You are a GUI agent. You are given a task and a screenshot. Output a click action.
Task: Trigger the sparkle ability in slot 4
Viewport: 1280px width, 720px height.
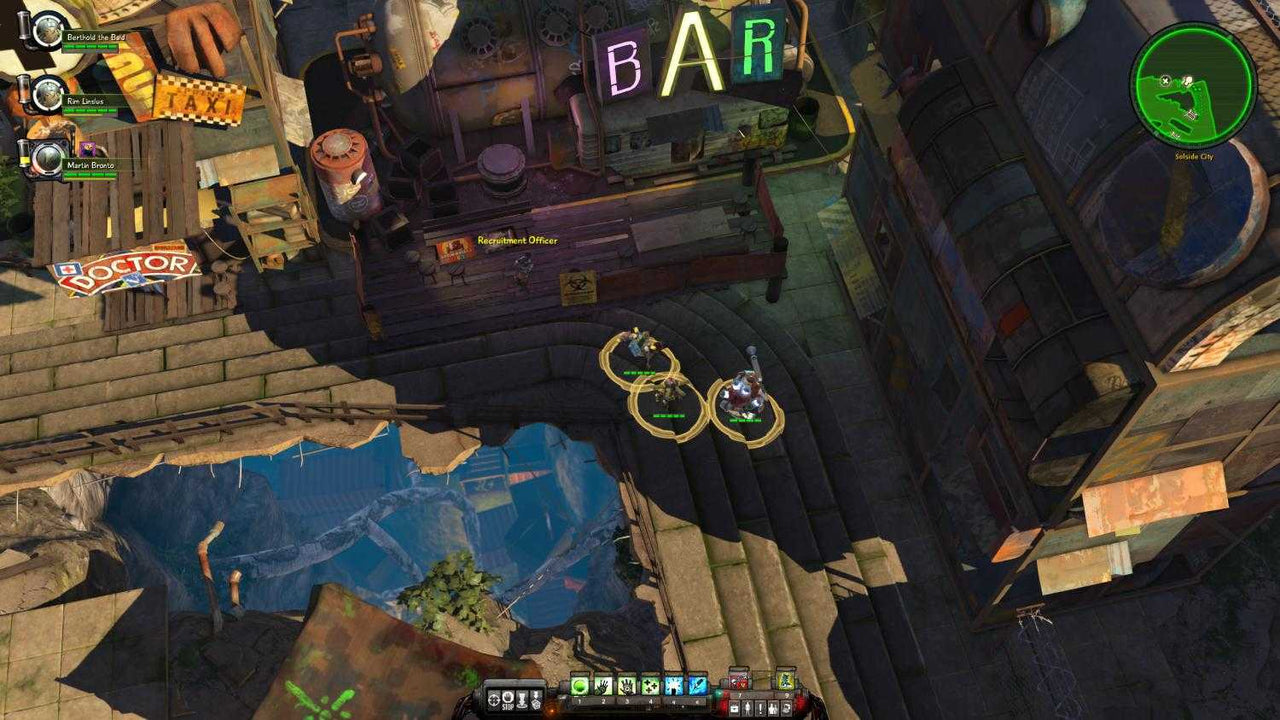tap(652, 682)
